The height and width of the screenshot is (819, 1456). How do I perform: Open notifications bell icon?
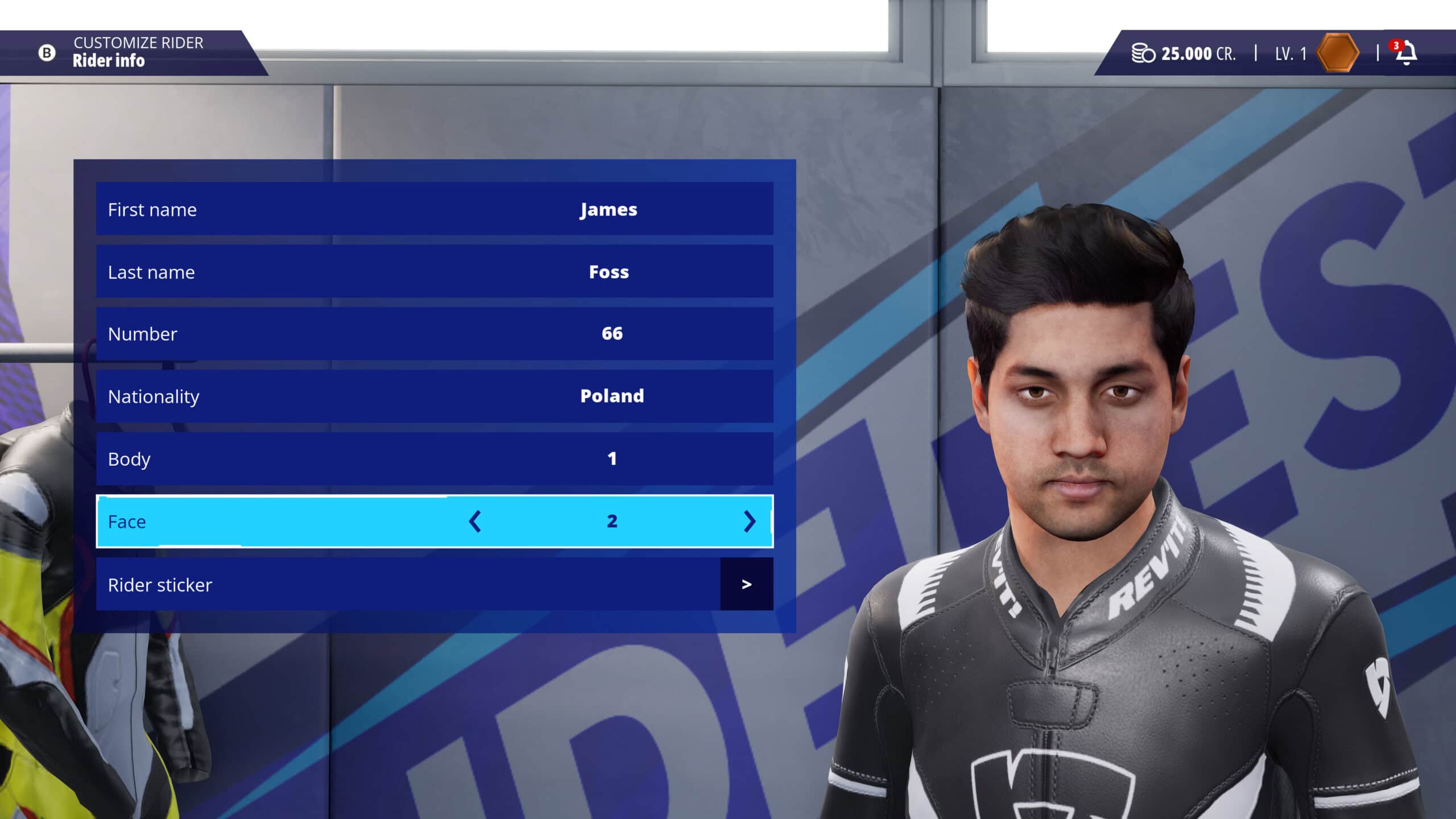(x=1406, y=53)
